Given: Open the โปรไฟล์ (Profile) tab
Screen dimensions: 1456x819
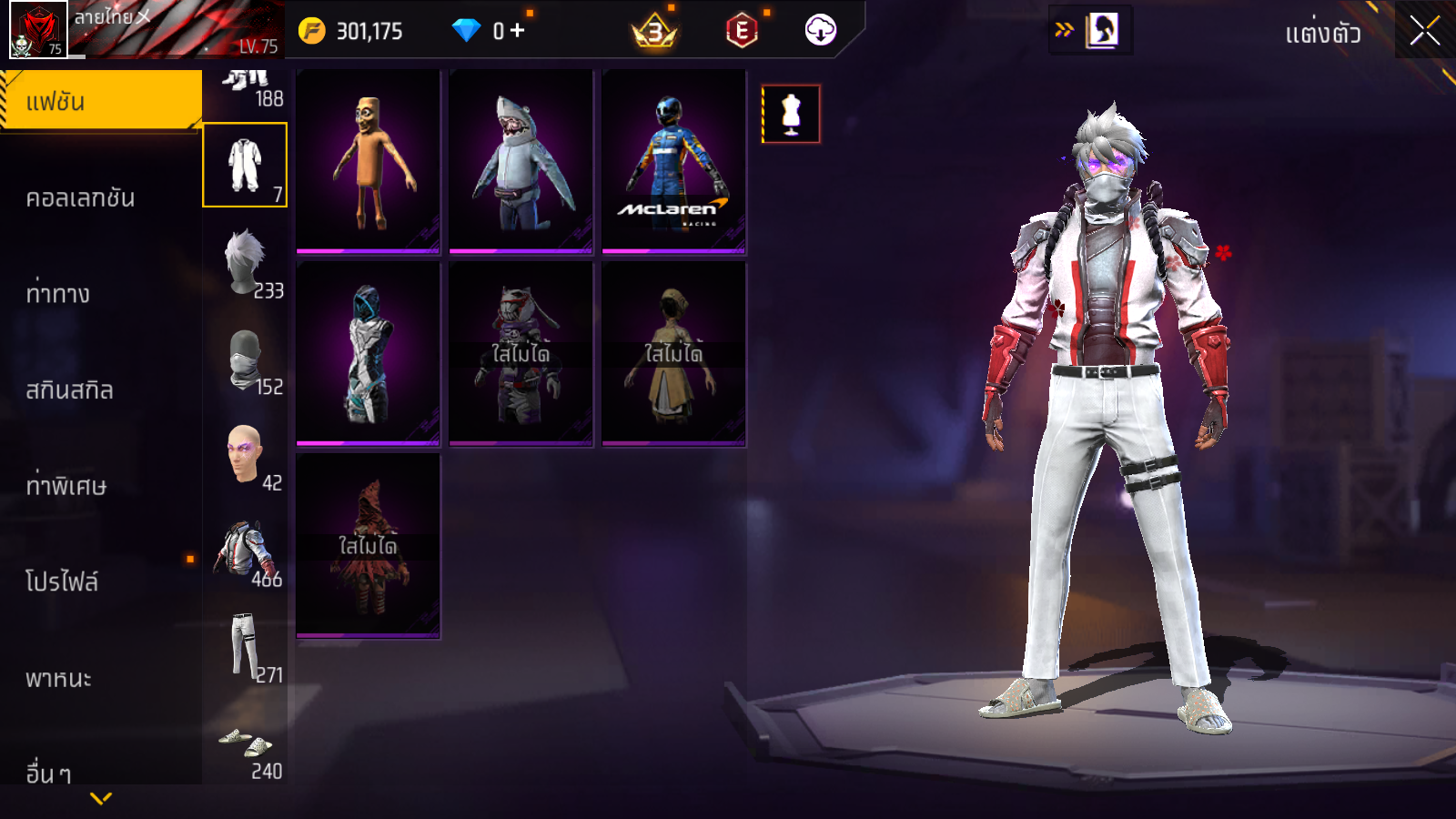Looking at the screenshot, I should click(x=62, y=581).
